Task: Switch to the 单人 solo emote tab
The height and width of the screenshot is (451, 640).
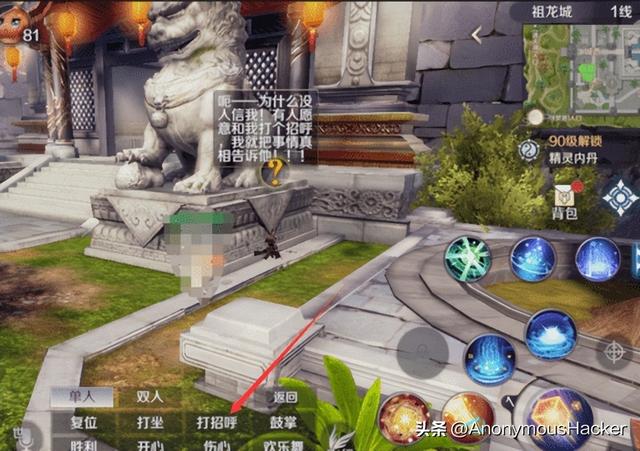Action: point(80,396)
